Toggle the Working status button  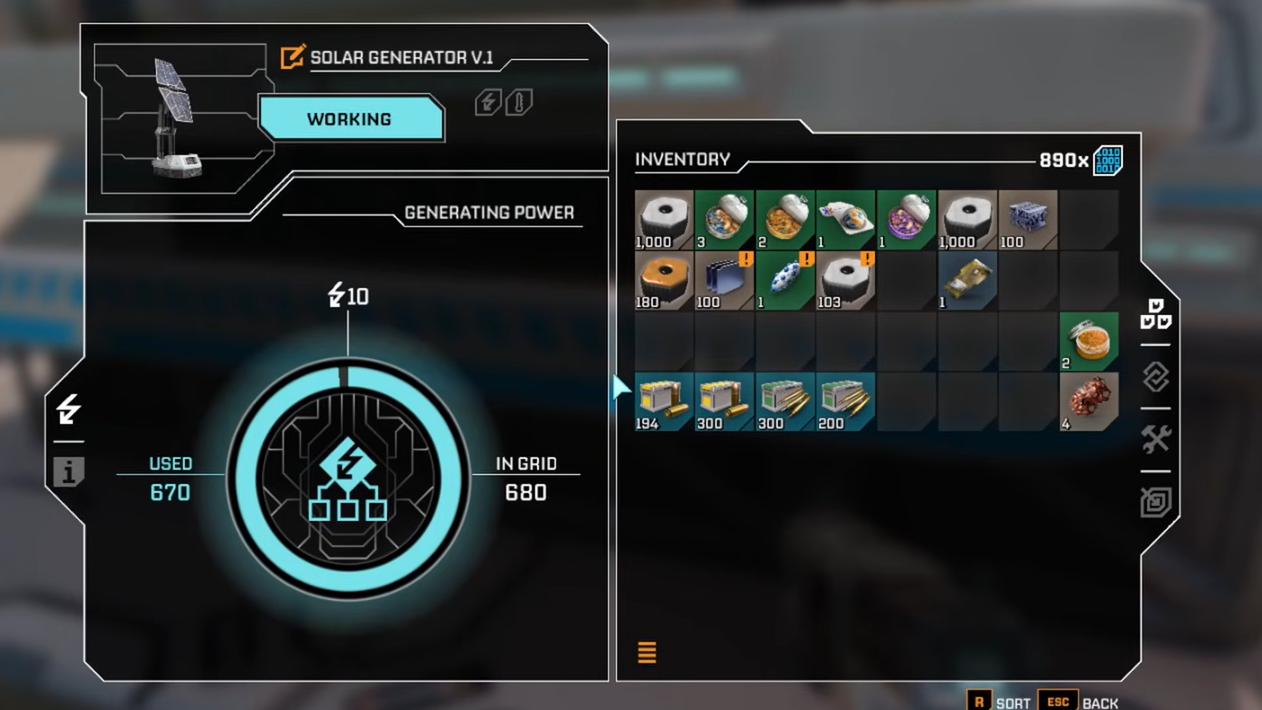(x=350, y=119)
